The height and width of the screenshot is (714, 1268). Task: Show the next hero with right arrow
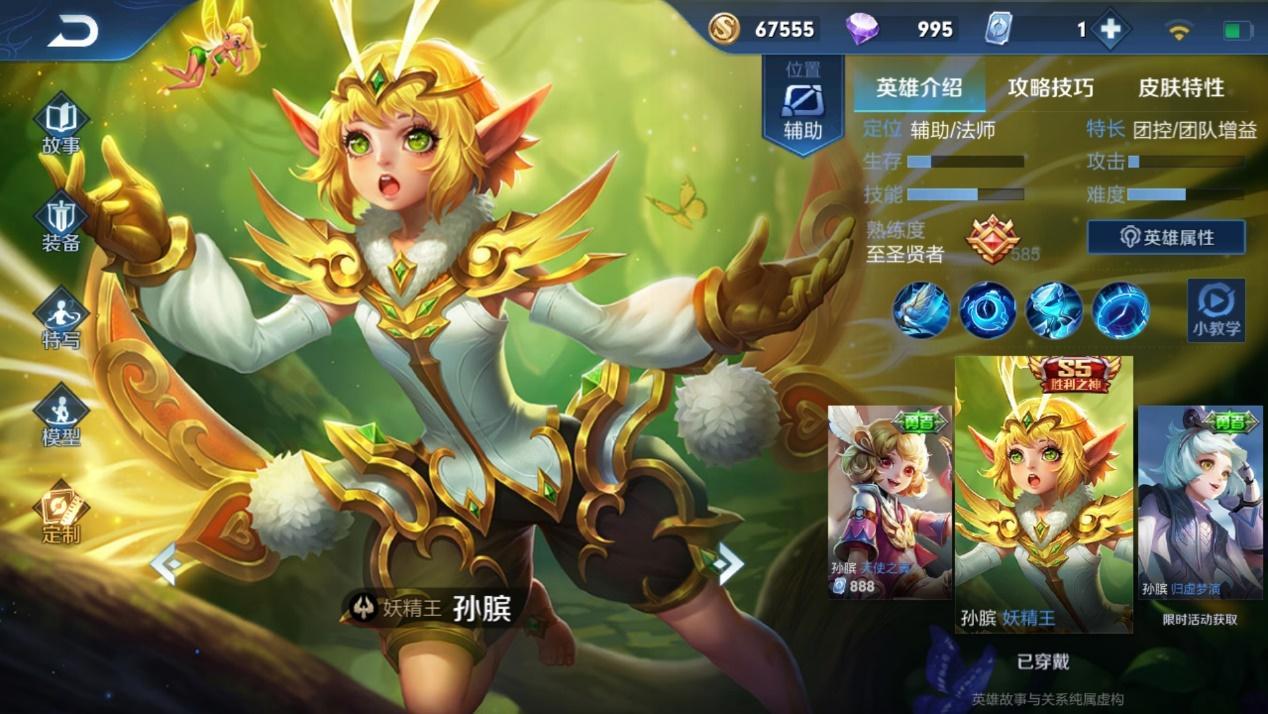click(729, 565)
